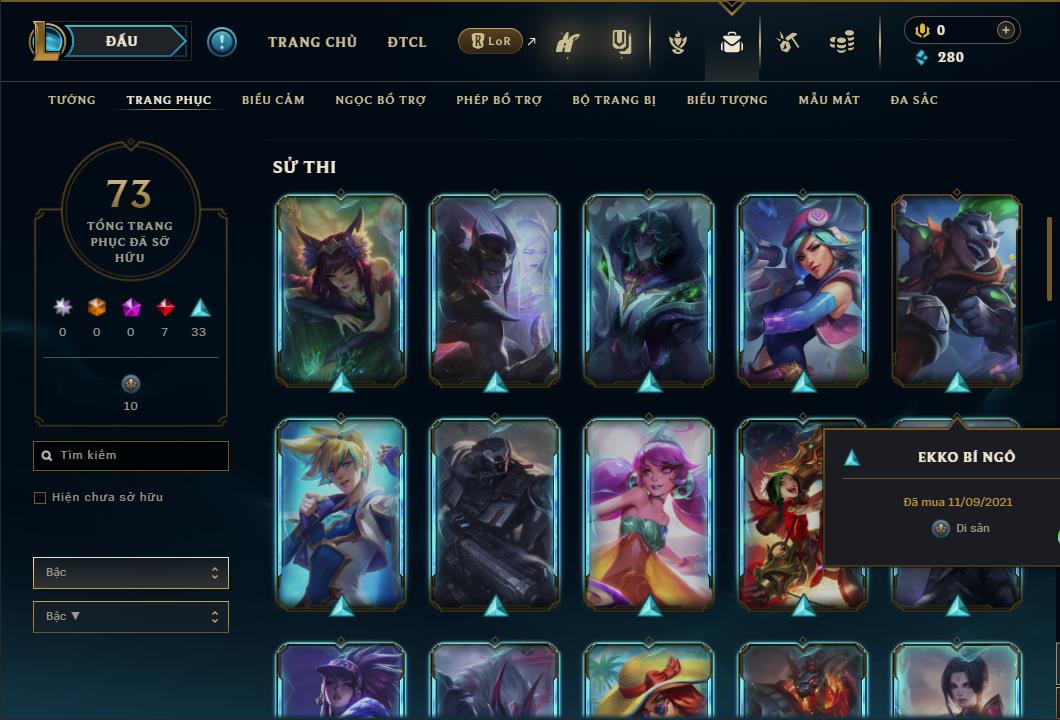1060x720 pixels.
Task: Open the coin stack store icon
Action: 842,42
